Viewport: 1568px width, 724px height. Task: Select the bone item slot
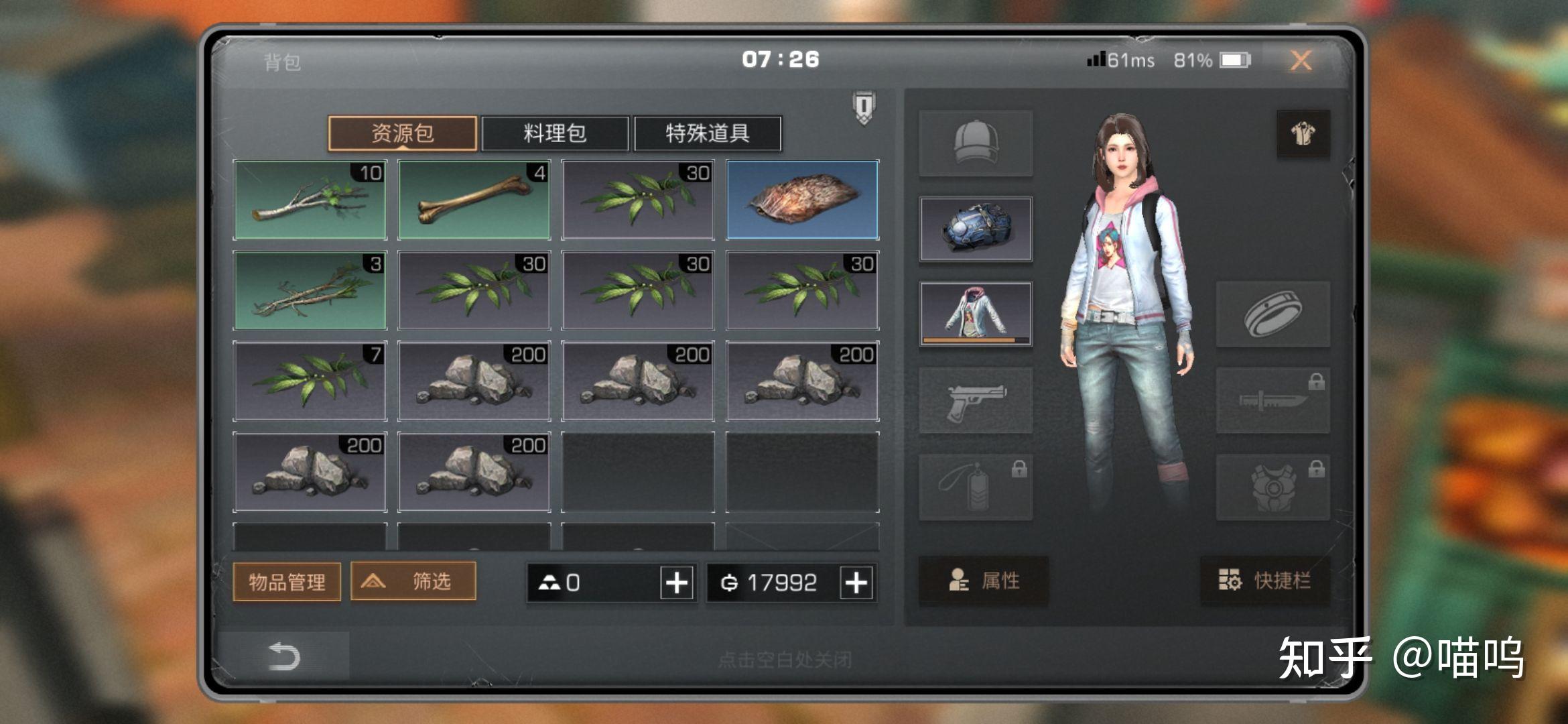click(474, 200)
